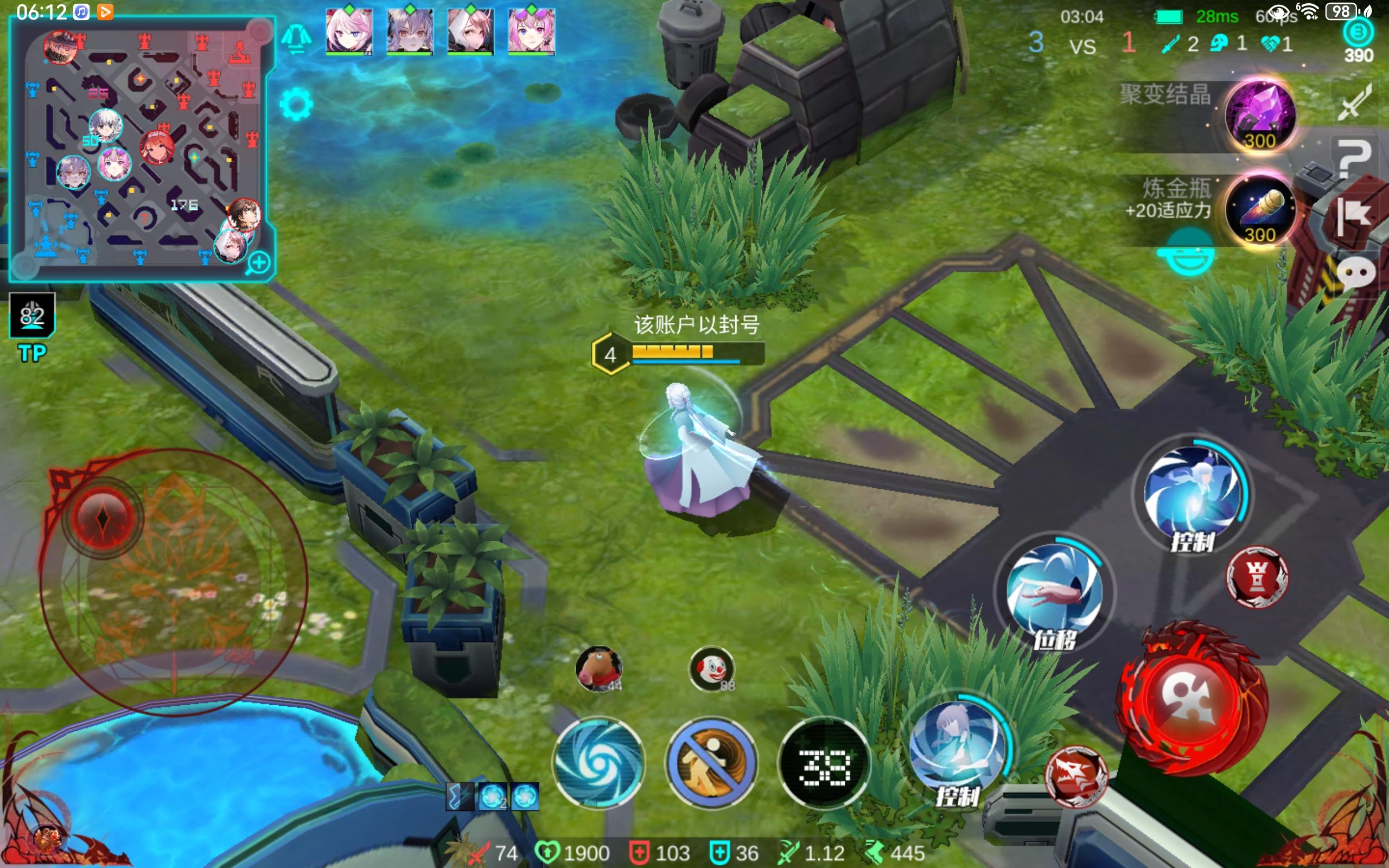Buy the 聚变结晶 item for 300
The image size is (1389, 868).
pyautogui.click(x=1259, y=115)
